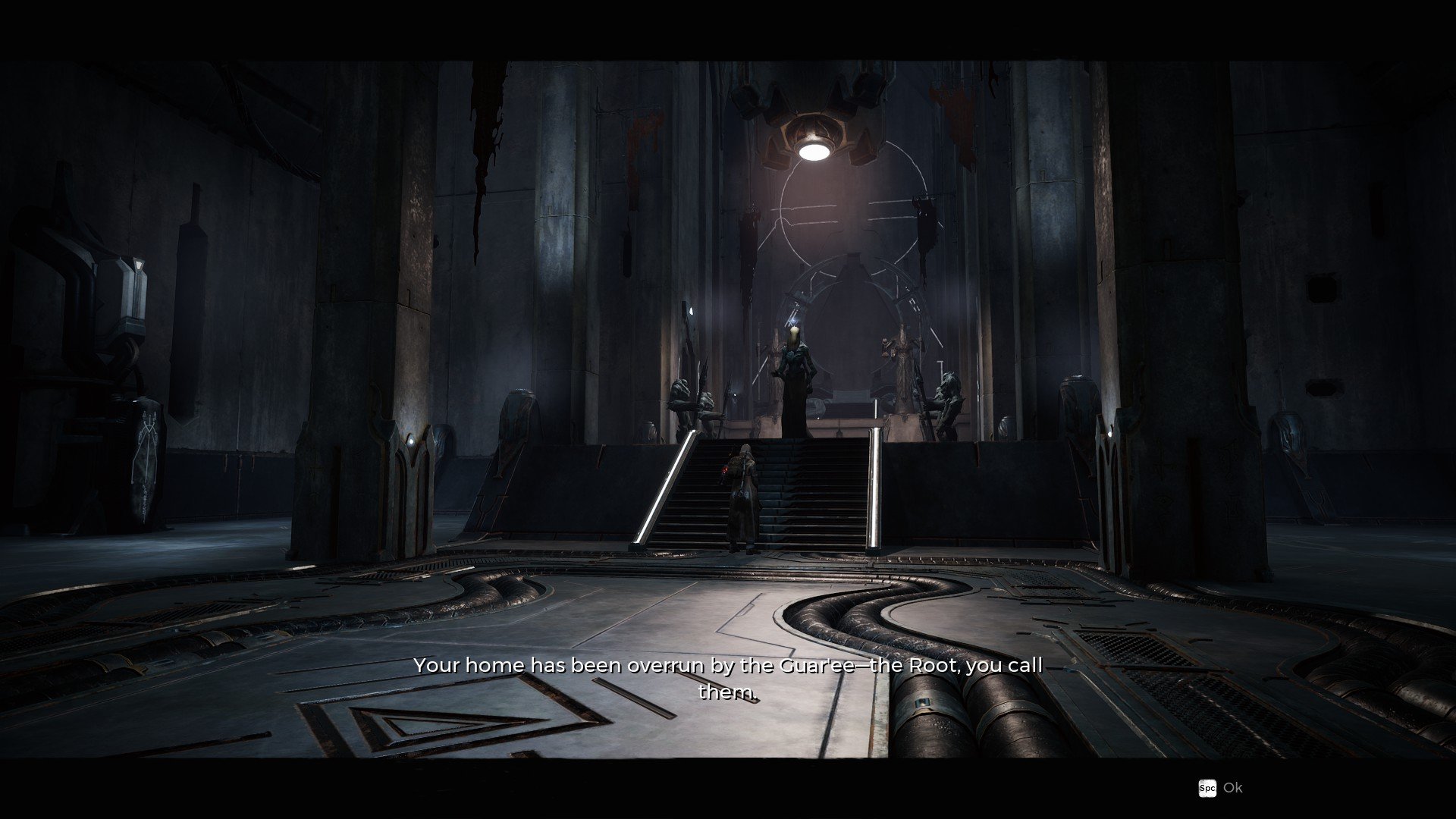Screen dimensions: 1456x819
Task: Click the wall-mounted light on the right pillar
Action: pos(1109,435)
